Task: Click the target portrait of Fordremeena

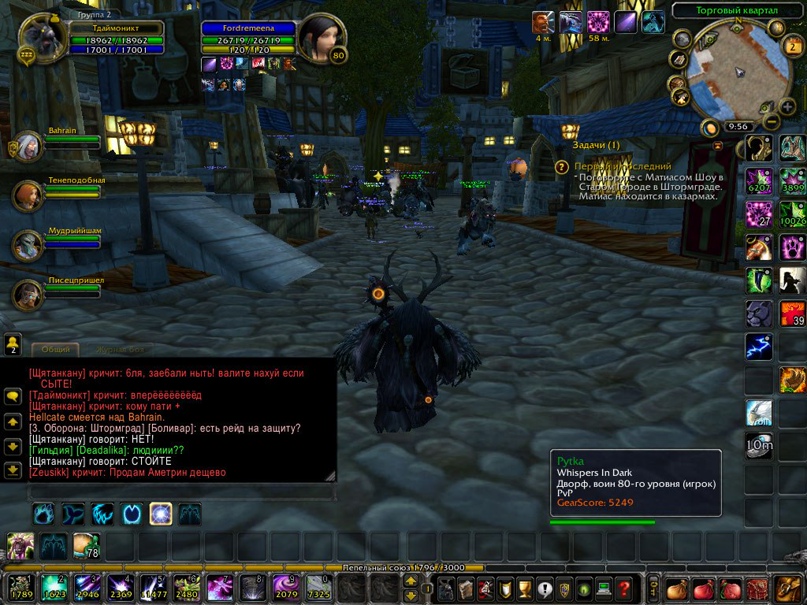Action: click(320, 39)
